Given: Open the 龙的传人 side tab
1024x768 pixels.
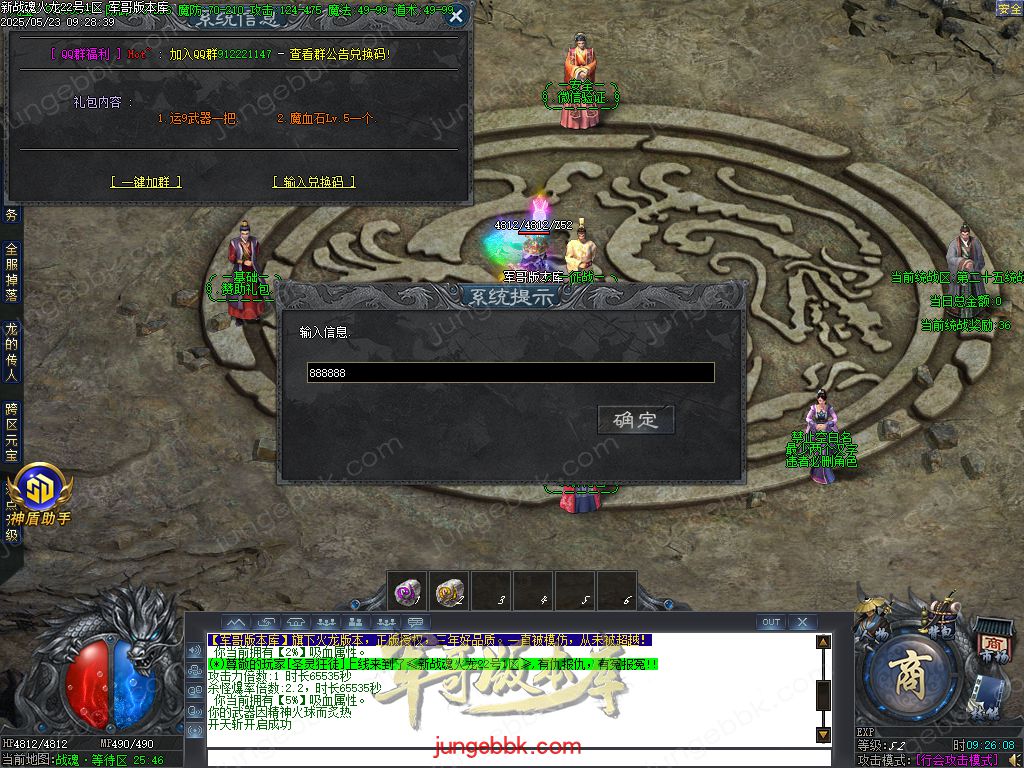Looking at the screenshot, I should click(x=11, y=352).
